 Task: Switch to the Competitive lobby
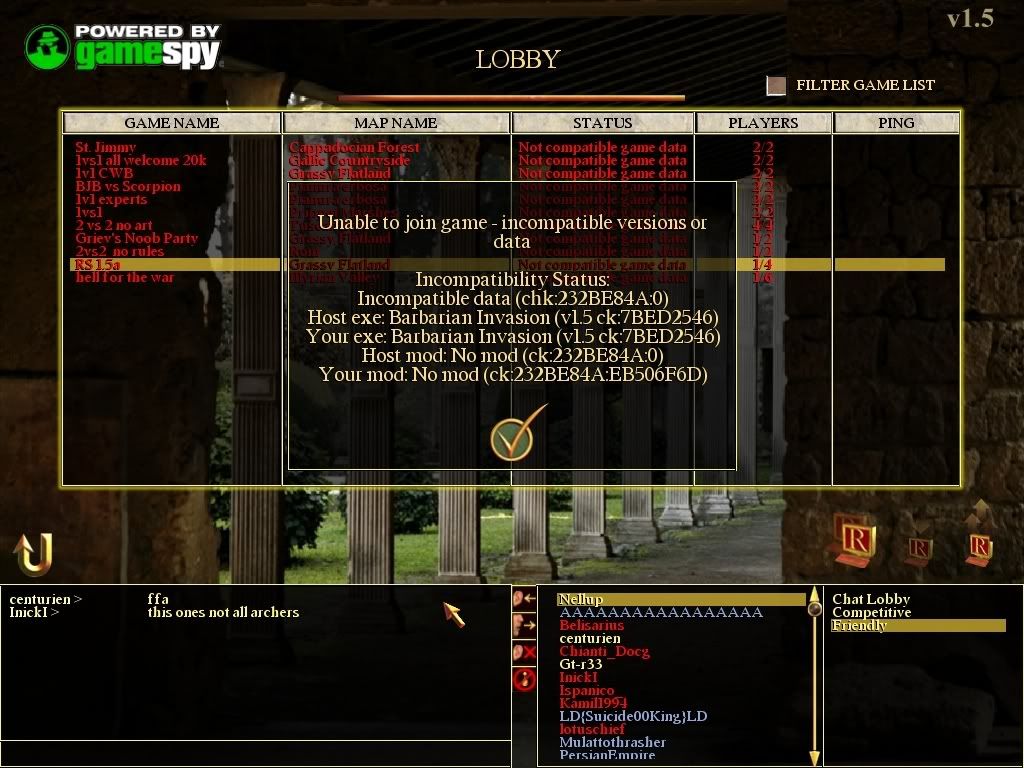pyautogui.click(x=871, y=613)
